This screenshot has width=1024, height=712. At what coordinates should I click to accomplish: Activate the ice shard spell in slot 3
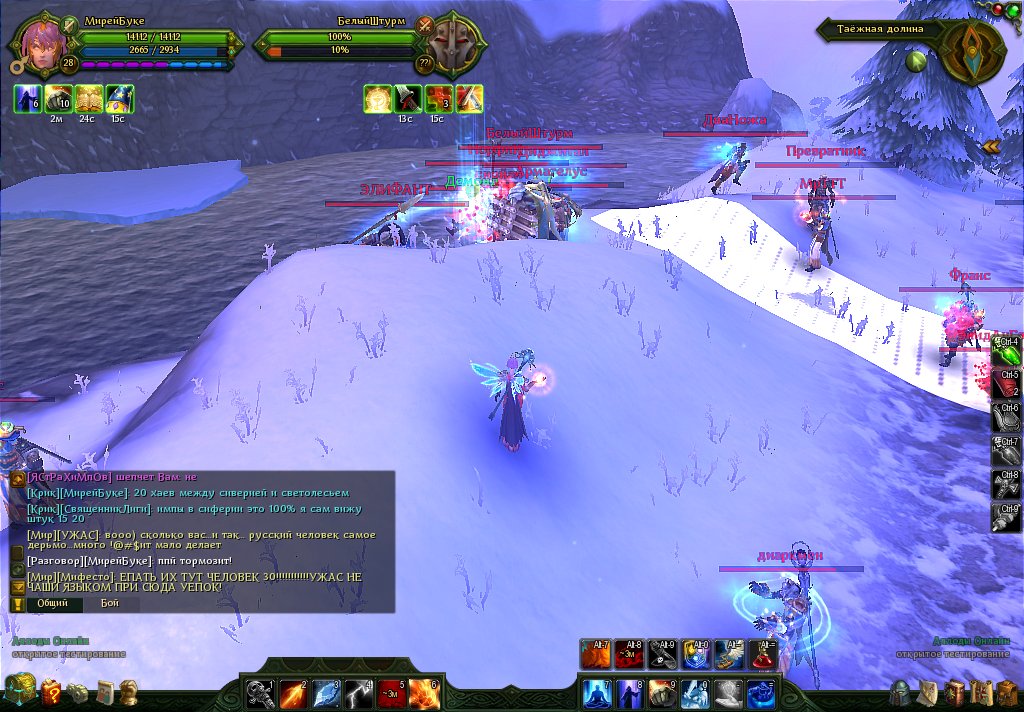pyautogui.click(x=326, y=693)
